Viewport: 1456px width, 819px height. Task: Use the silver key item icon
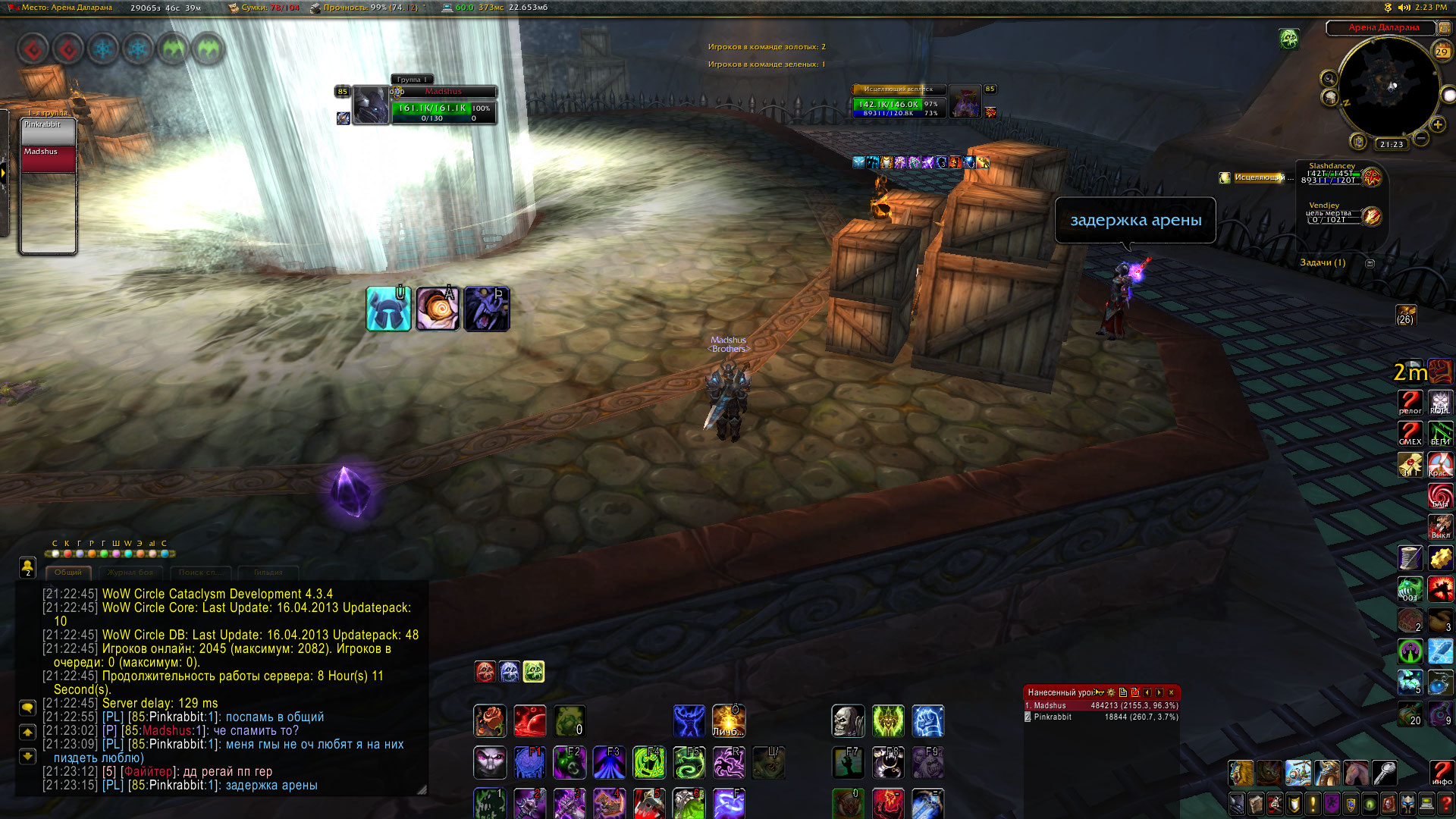pos(1385,773)
